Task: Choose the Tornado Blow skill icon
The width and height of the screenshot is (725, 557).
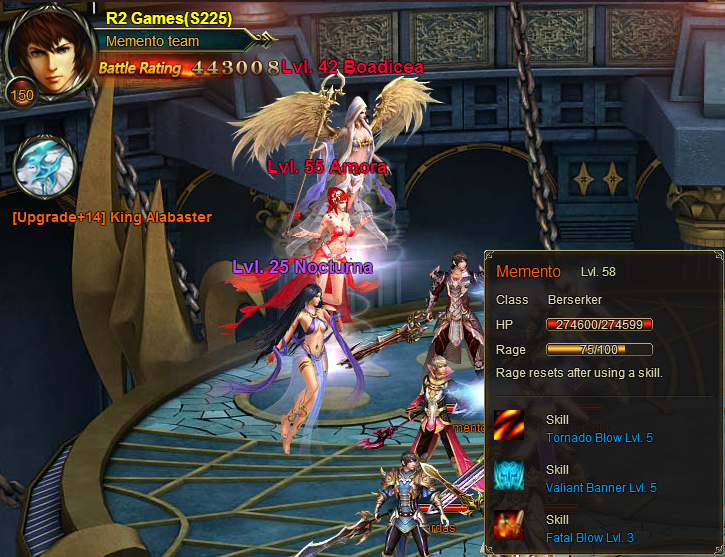Action: point(509,426)
